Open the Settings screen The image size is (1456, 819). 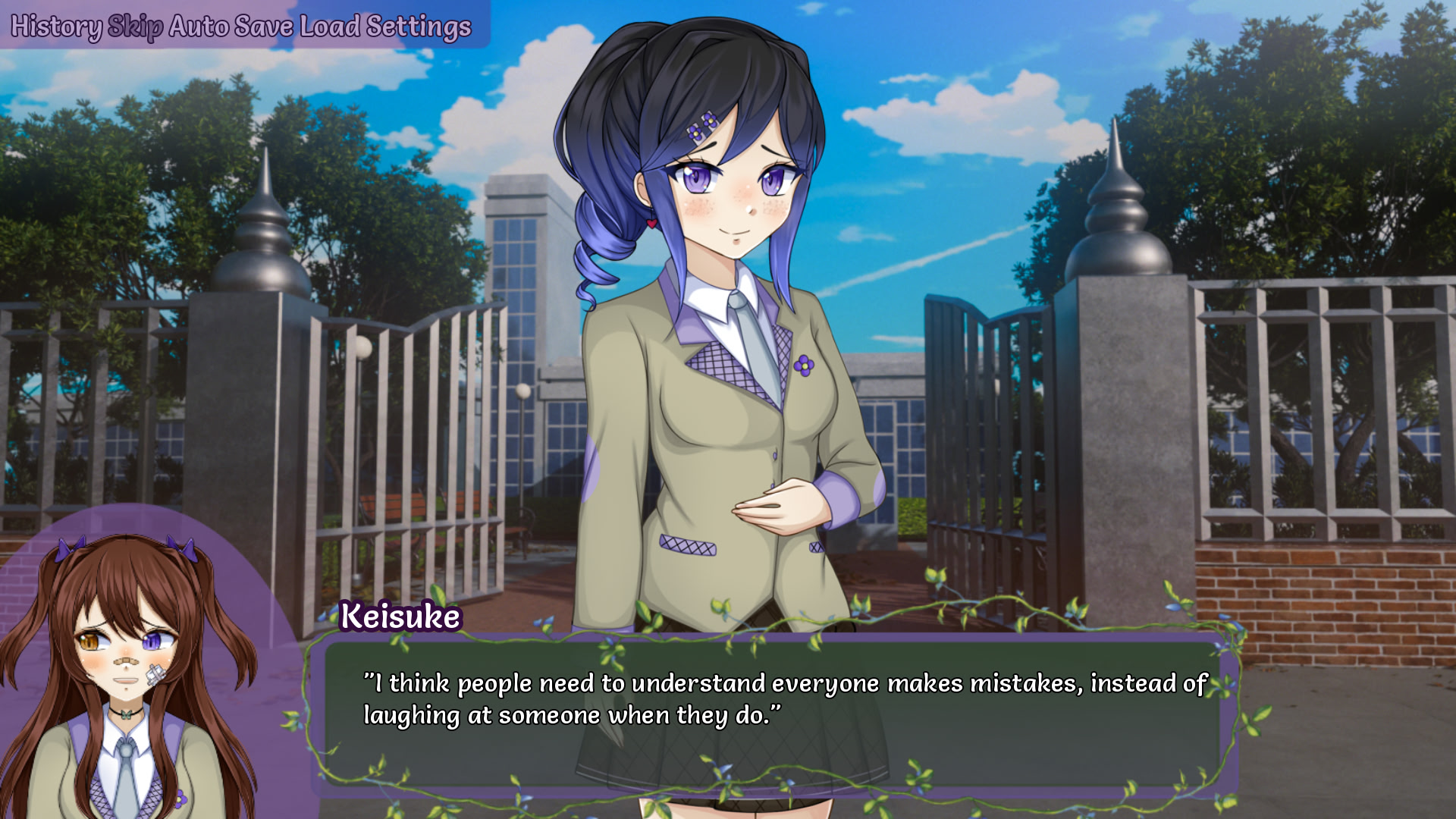pos(419,27)
